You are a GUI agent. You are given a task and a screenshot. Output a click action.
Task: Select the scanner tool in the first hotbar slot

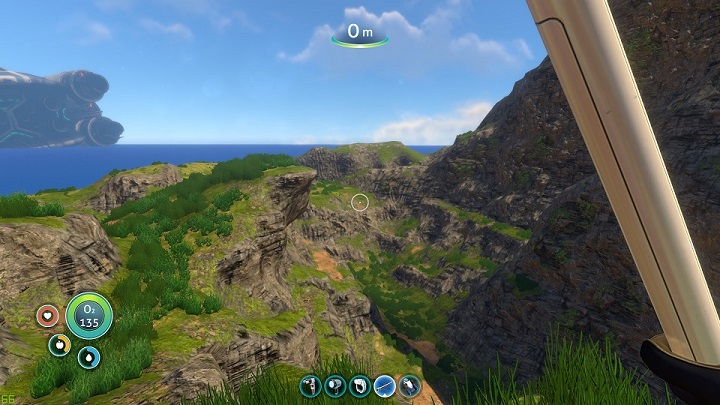[311, 386]
